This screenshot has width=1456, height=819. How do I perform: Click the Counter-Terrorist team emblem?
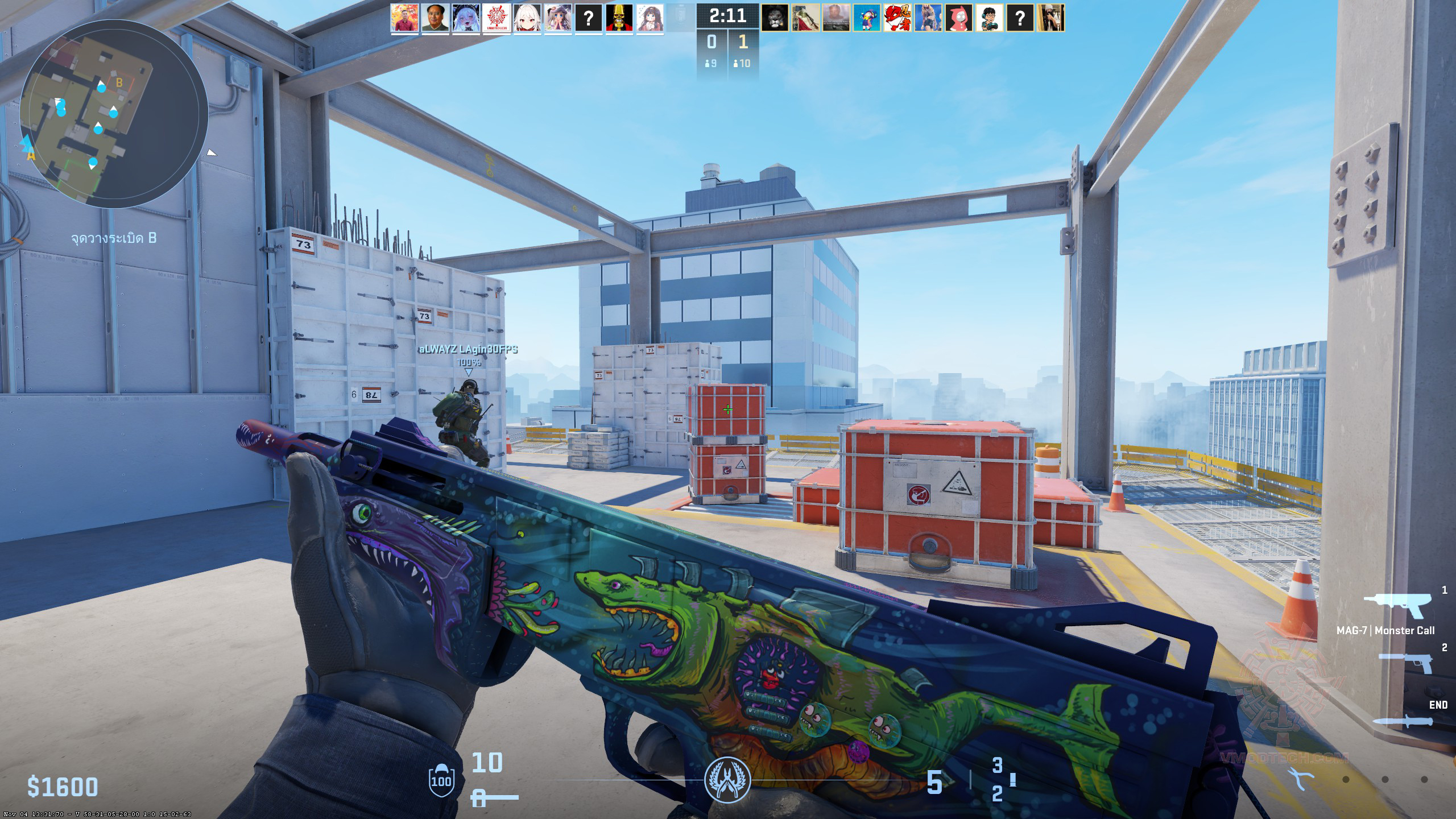pos(727,779)
